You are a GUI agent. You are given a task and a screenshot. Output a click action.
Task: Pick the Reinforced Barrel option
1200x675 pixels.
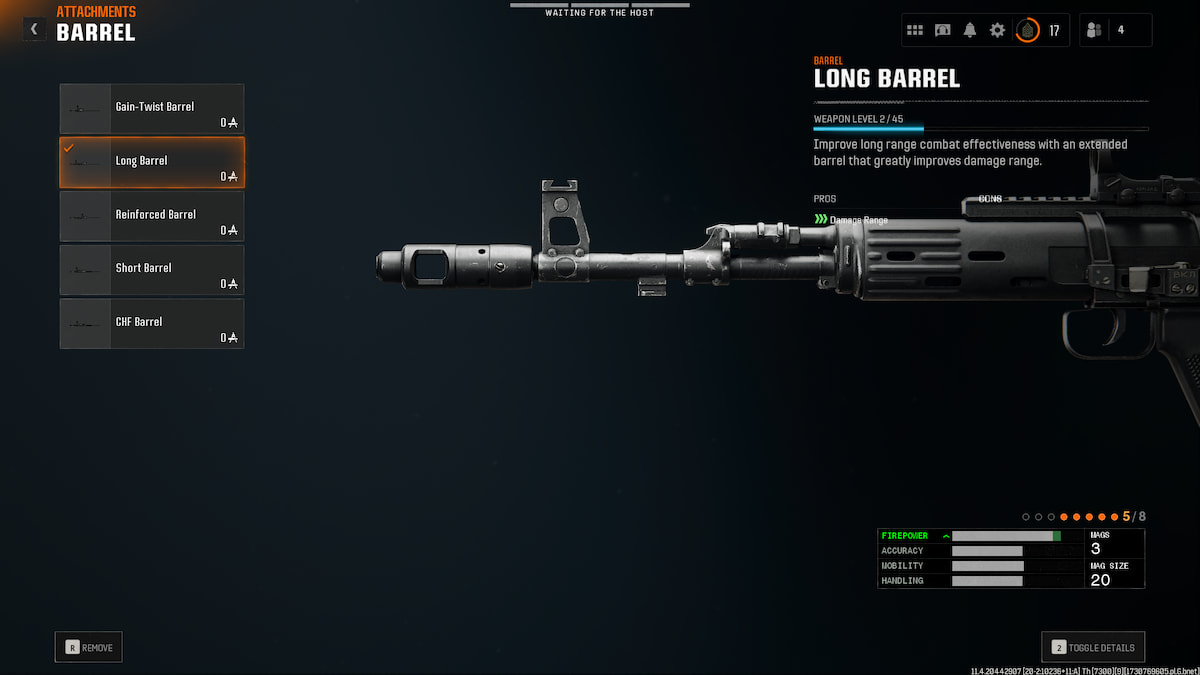coord(152,216)
